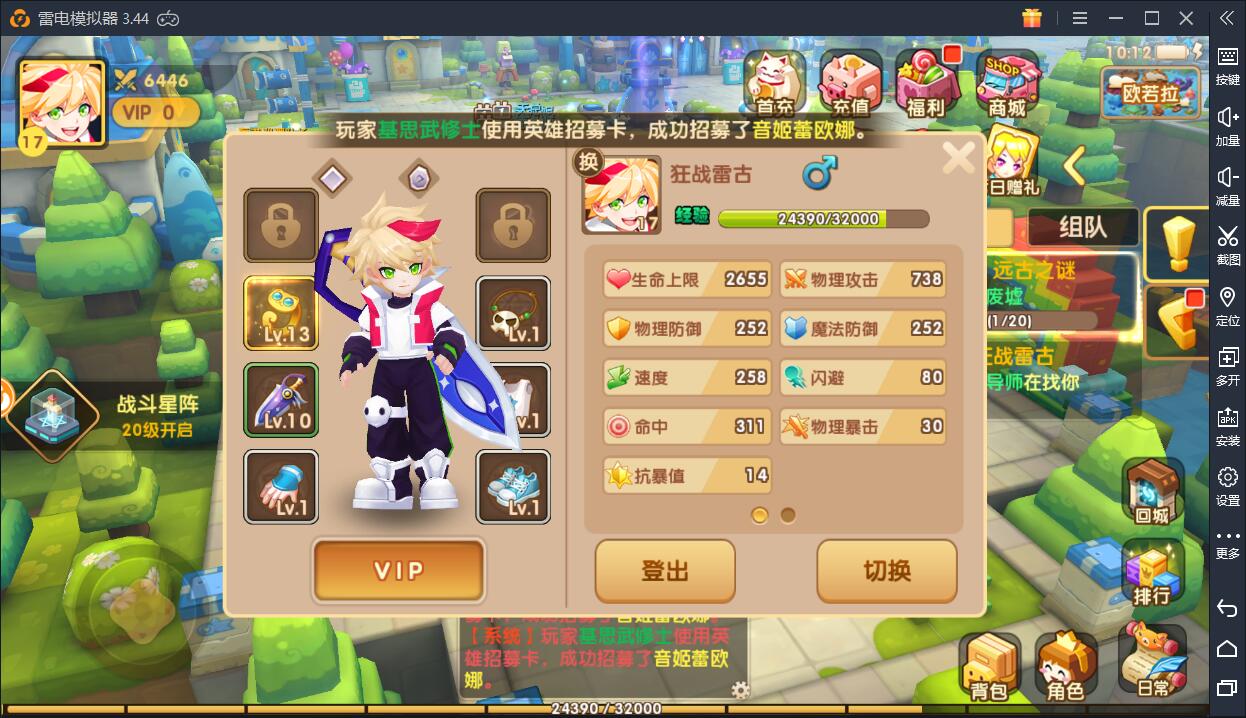Select the Lv.10 purple weapon slot

coord(281,400)
